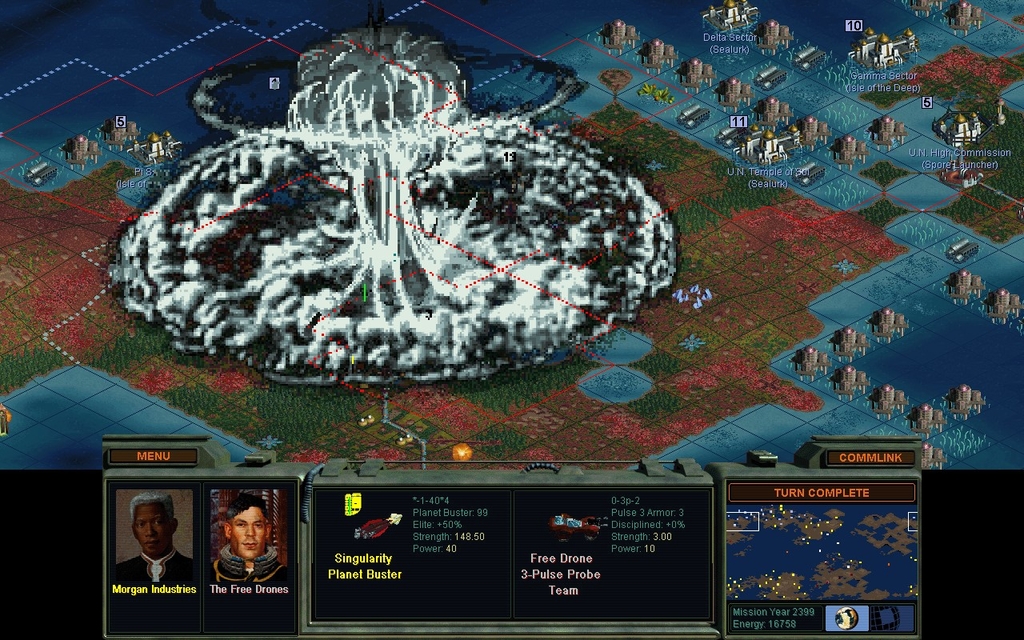This screenshot has height=640, width=1024.
Task: Open the MENU button
Action: pyautogui.click(x=153, y=456)
